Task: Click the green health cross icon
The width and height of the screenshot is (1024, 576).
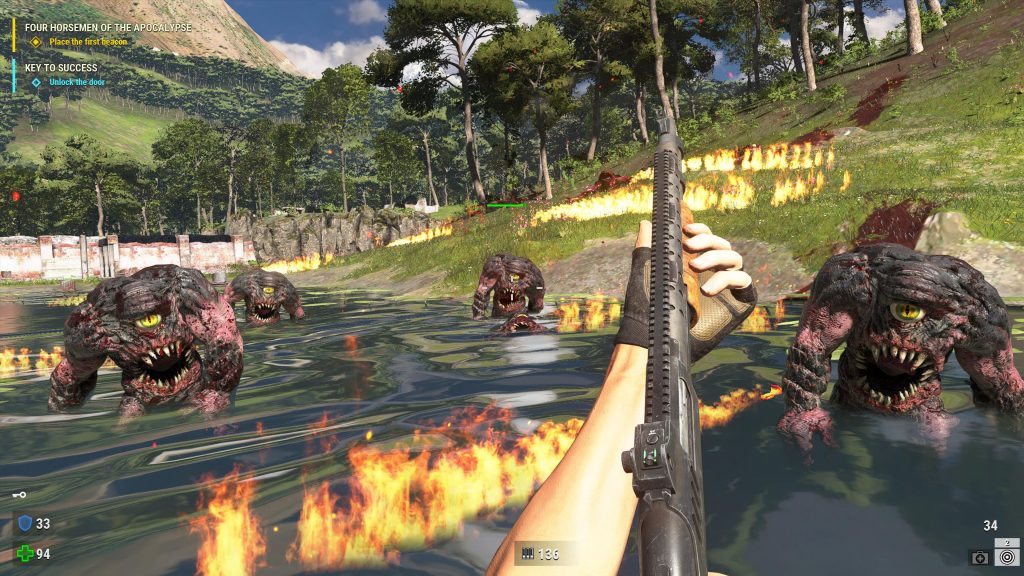Action: (25, 554)
